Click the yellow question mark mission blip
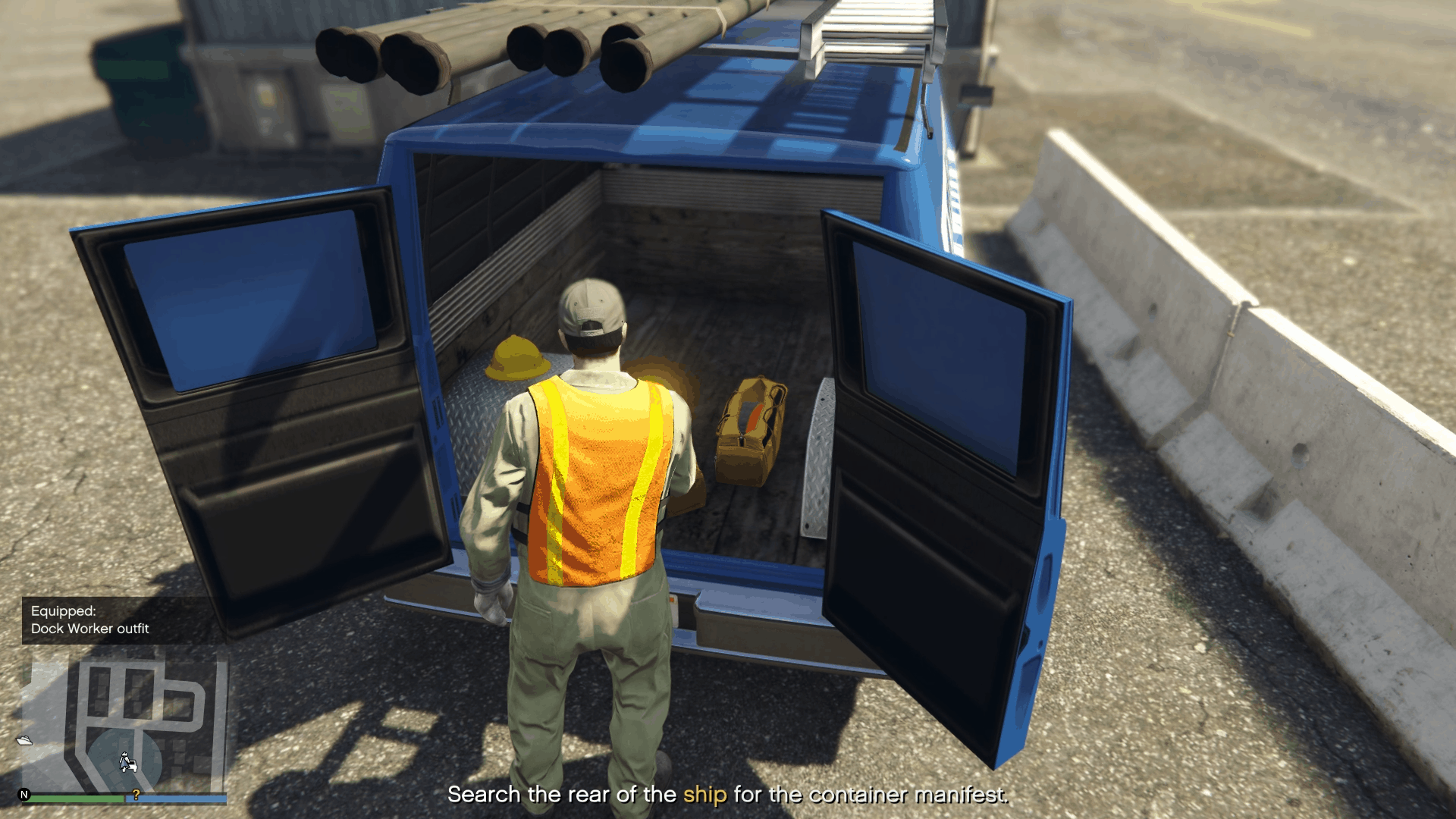1456x819 pixels. pos(136,795)
